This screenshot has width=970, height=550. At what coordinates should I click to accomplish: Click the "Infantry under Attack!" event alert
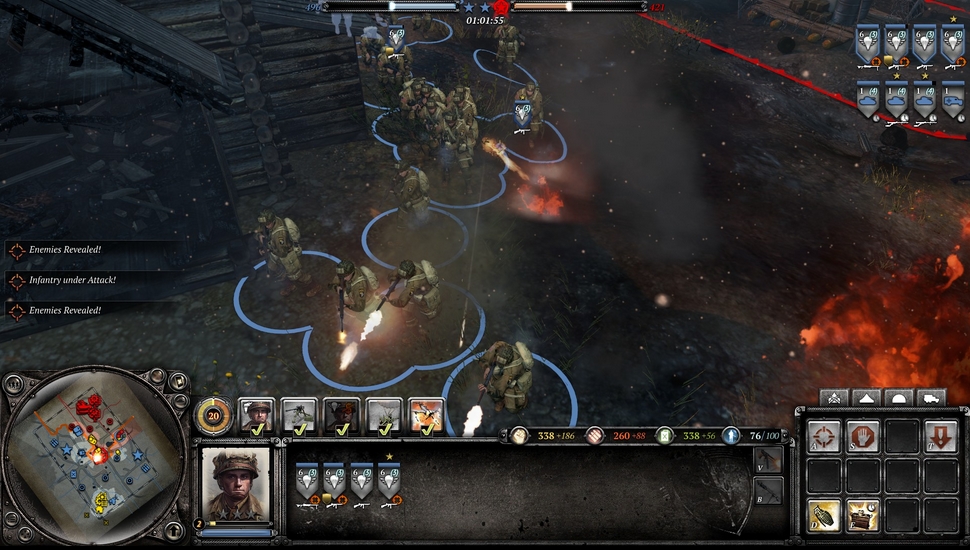(x=72, y=280)
